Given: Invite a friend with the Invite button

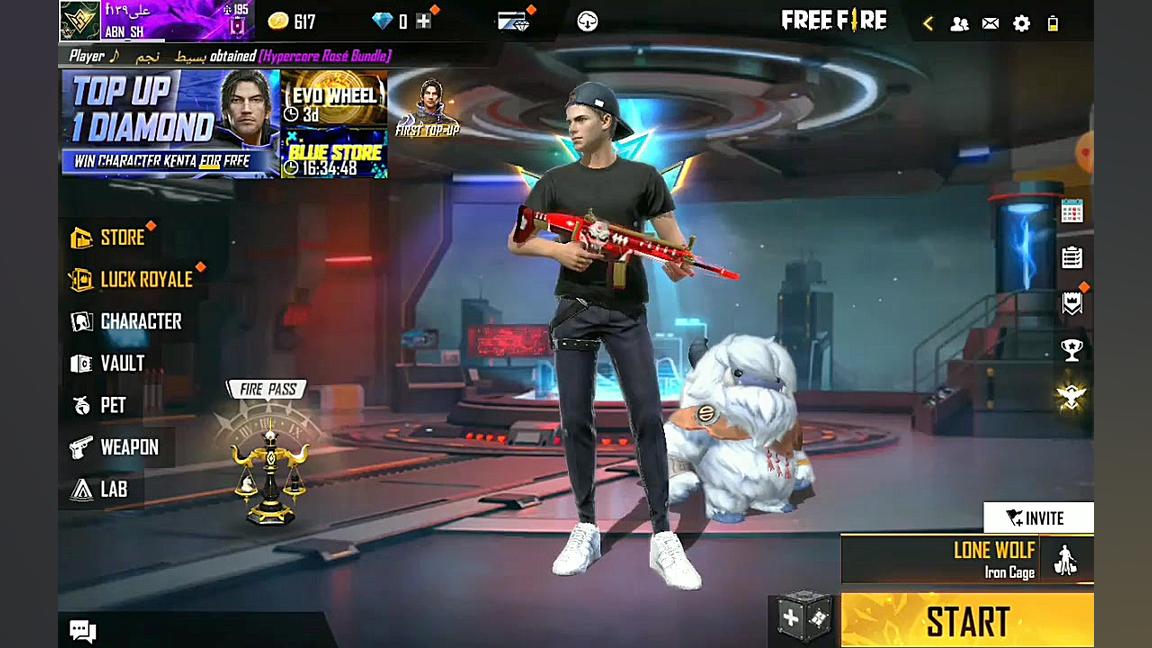Looking at the screenshot, I should click(x=1037, y=518).
